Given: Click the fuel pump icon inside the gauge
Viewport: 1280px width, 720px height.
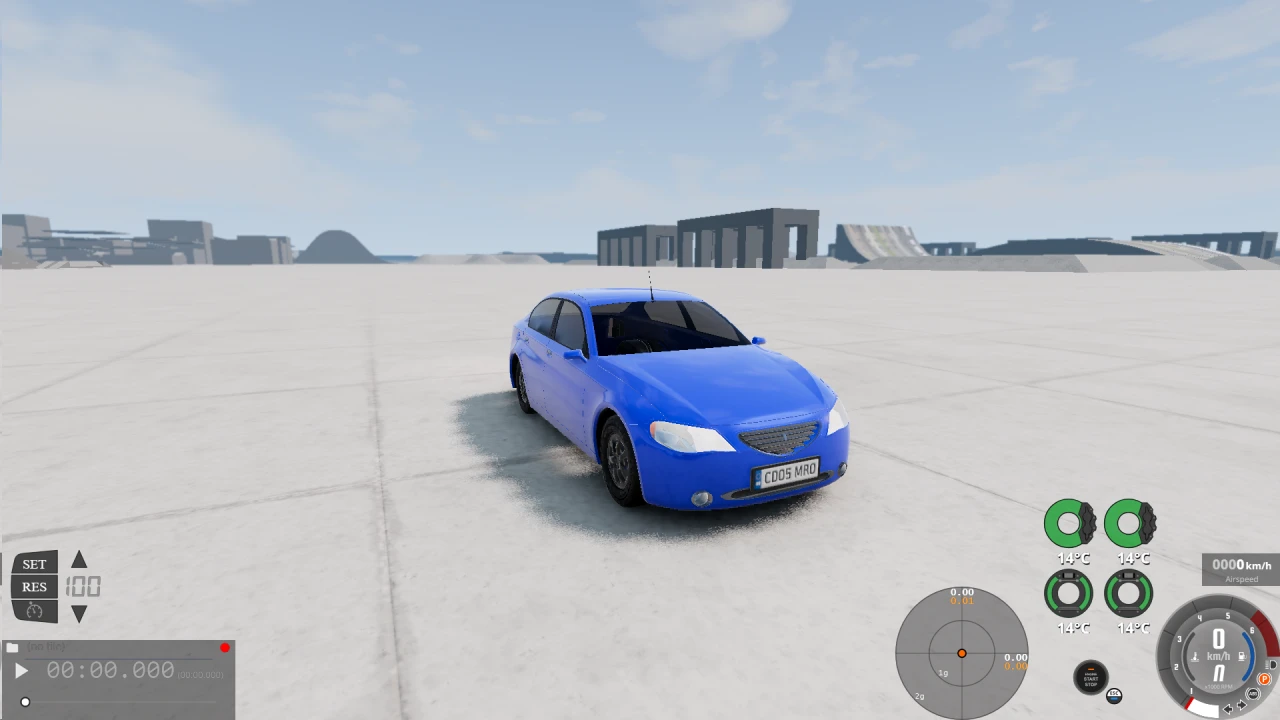Looking at the screenshot, I should (x=1241, y=655).
